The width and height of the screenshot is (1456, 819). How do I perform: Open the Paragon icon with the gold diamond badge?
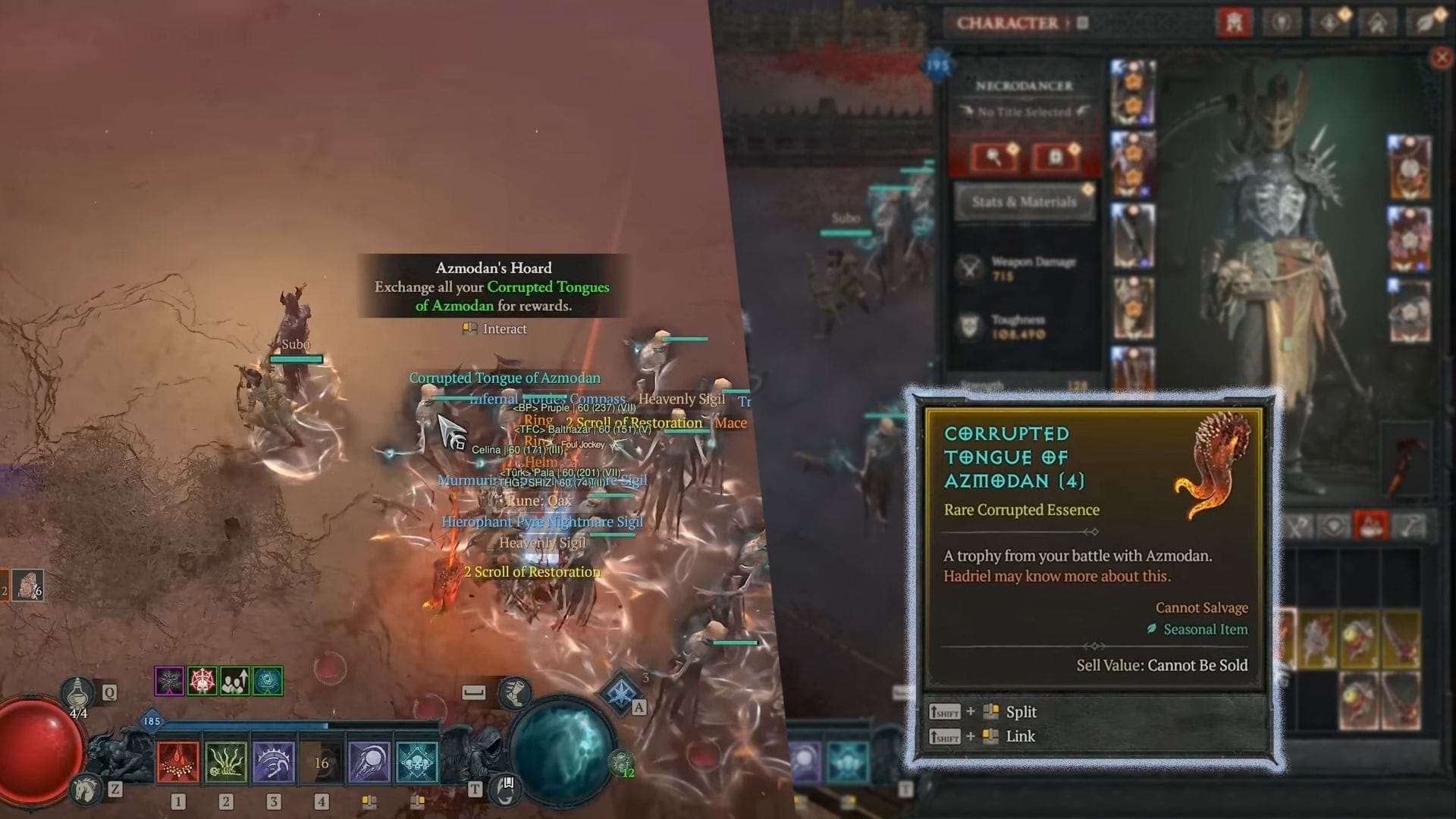click(1329, 23)
